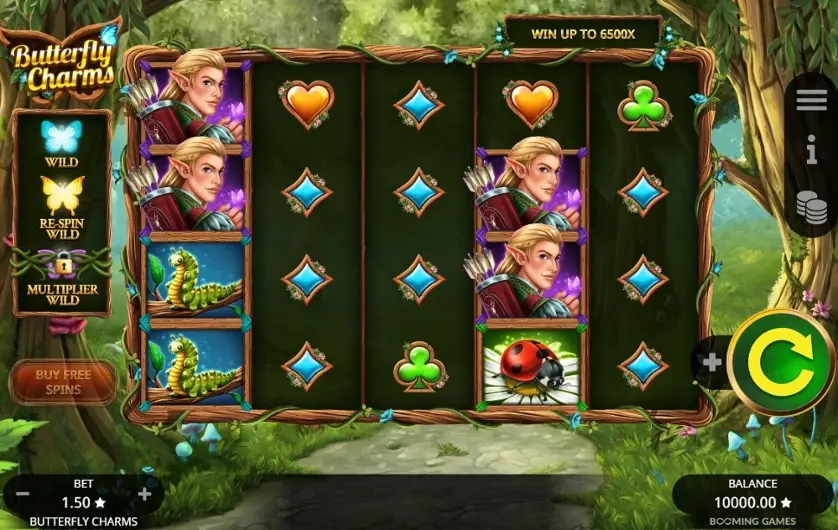
Task: Open the hamburger menu
Action: 812,101
